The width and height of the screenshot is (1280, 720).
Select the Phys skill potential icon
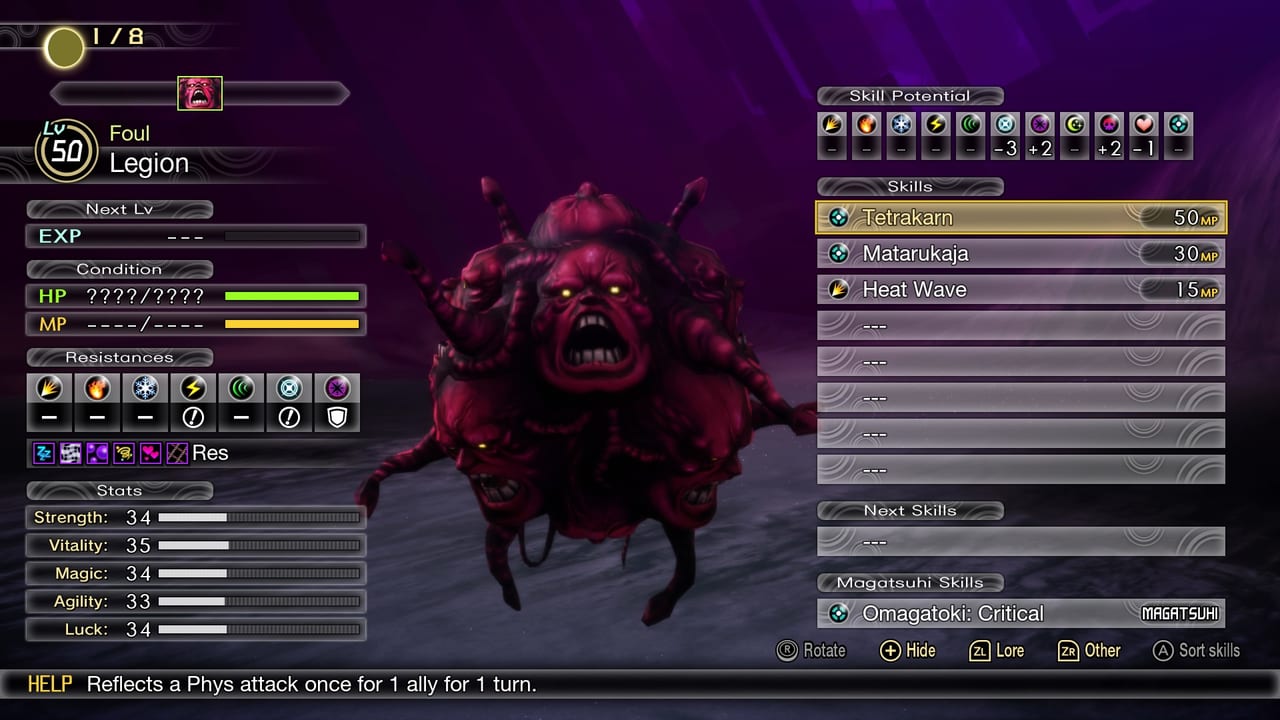tap(830, 129)
